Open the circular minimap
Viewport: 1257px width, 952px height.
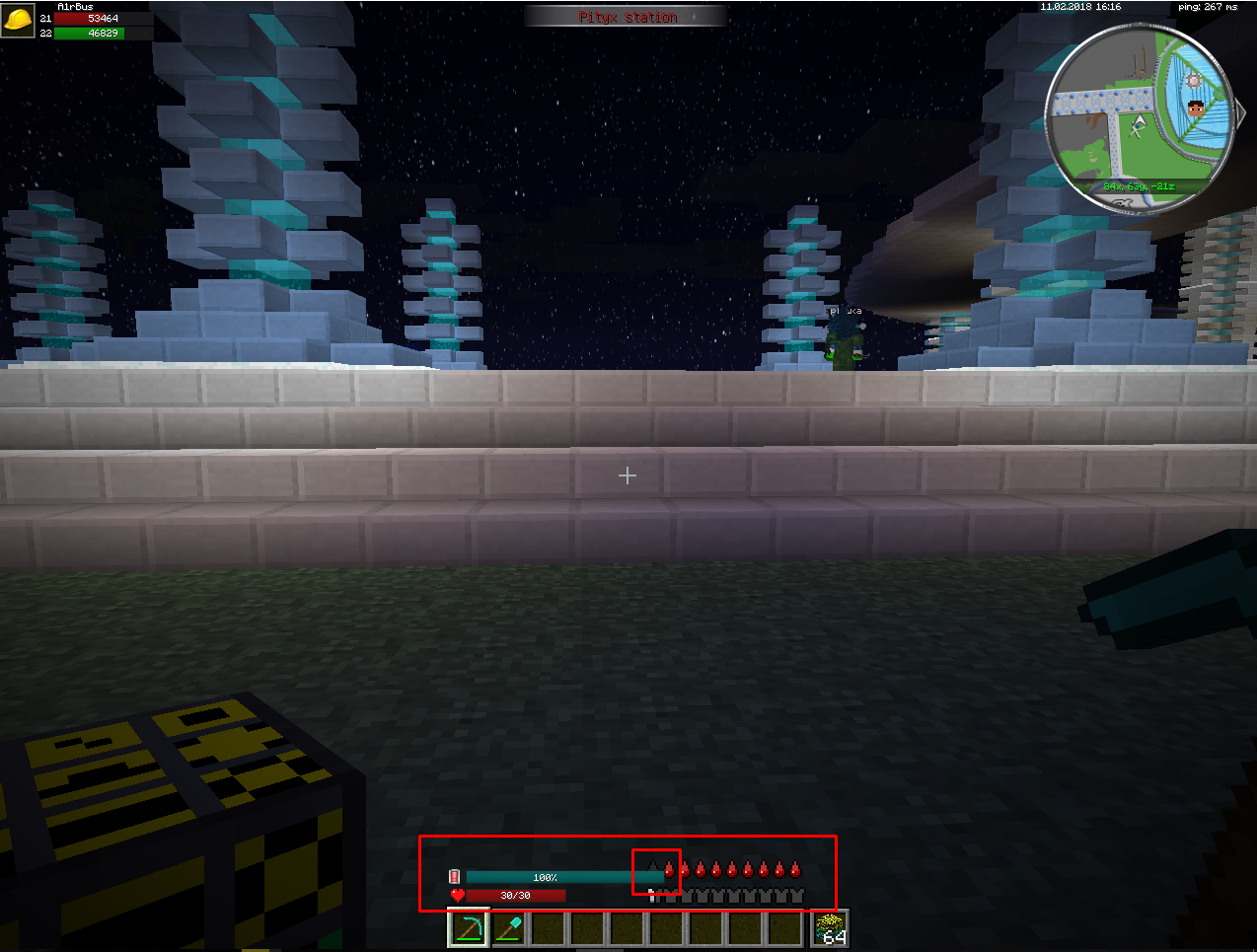pos(1140,119)
